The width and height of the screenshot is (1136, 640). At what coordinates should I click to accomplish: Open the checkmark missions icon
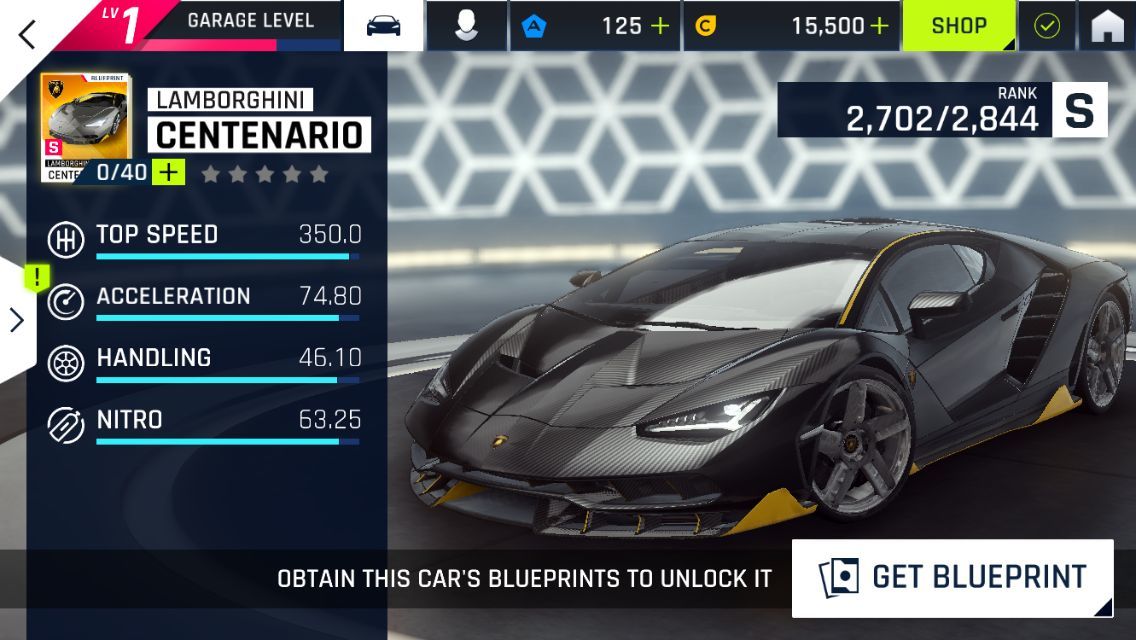click(1046, 26)
